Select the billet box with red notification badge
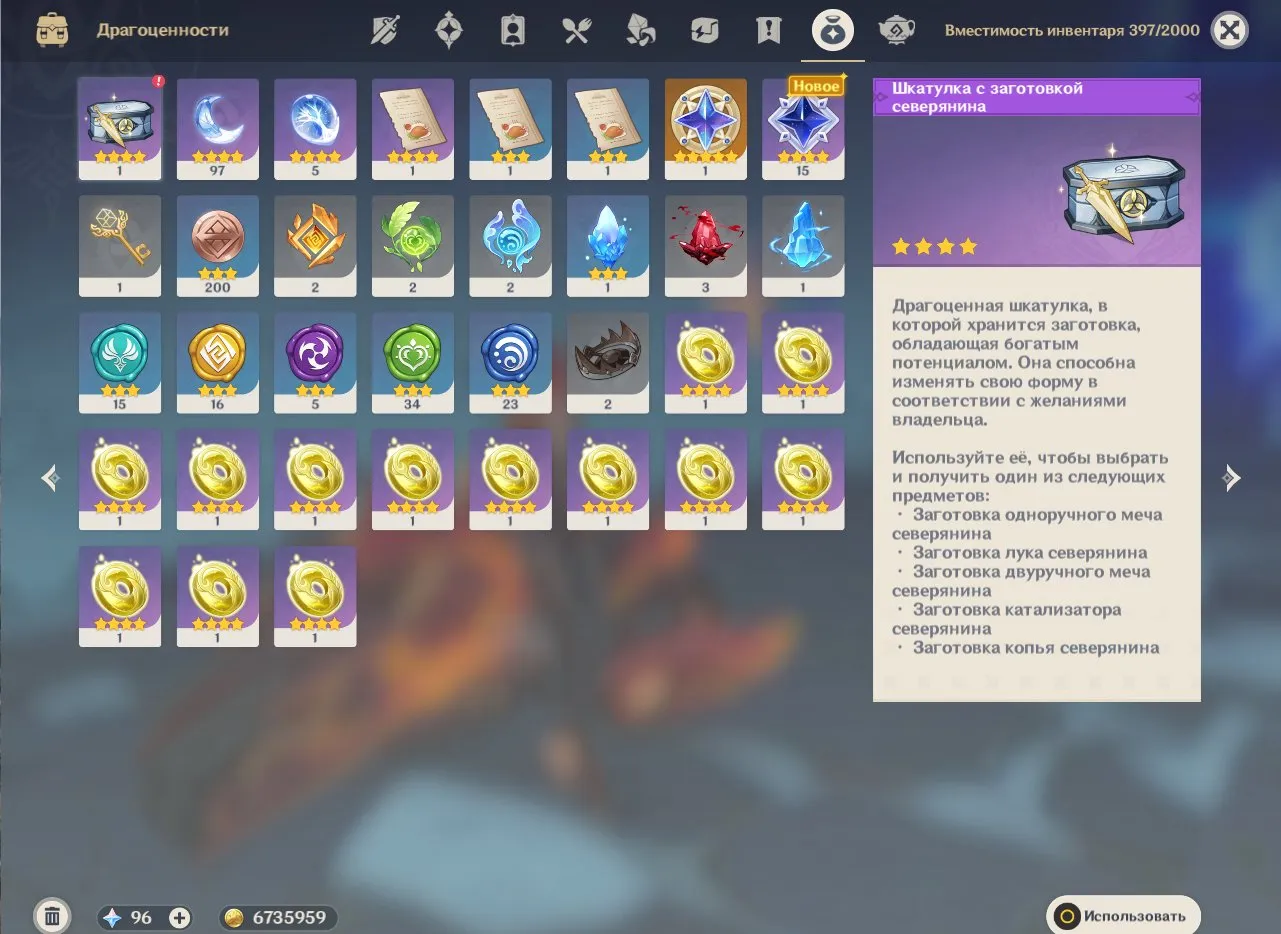 (x=119, y=128)
